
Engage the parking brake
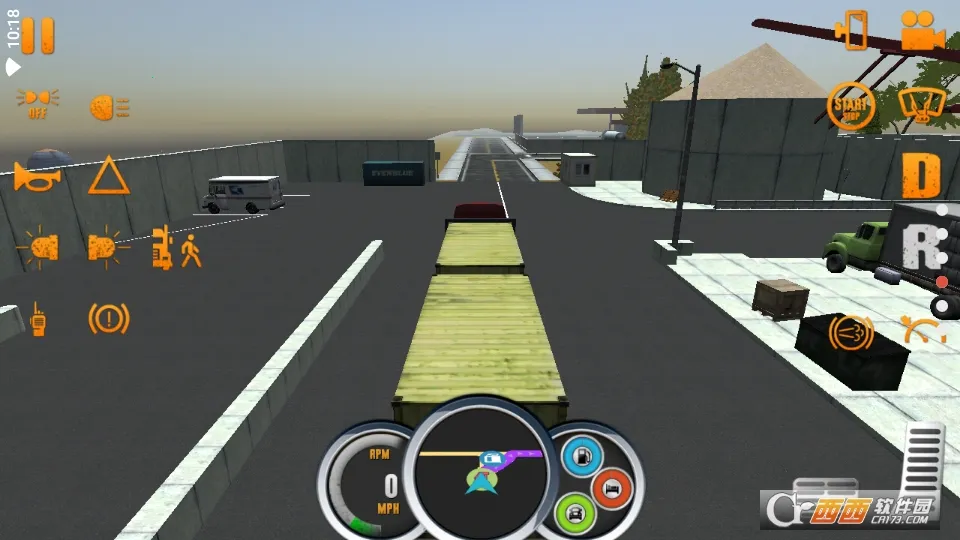pyautogui.click(x=108, y=318)
